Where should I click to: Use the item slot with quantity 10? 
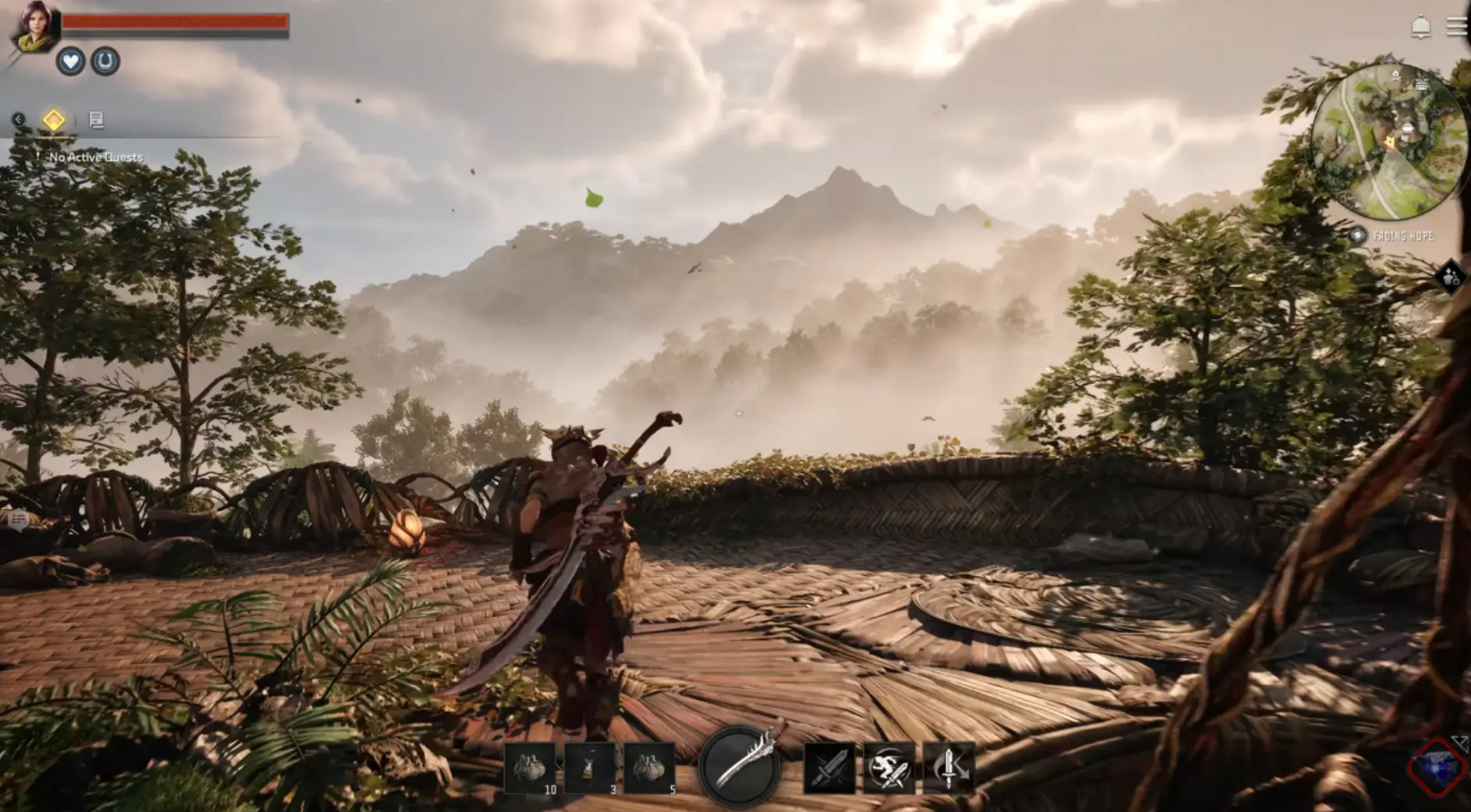click(x=530, y=768)
